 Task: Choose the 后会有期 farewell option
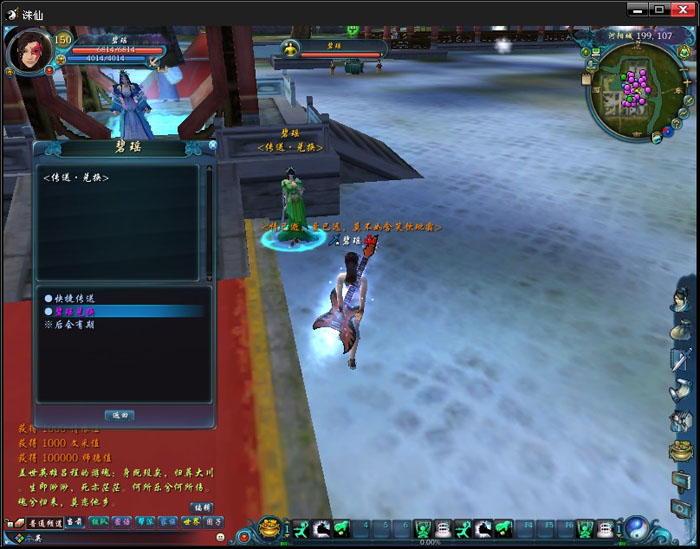coord(75,325)
